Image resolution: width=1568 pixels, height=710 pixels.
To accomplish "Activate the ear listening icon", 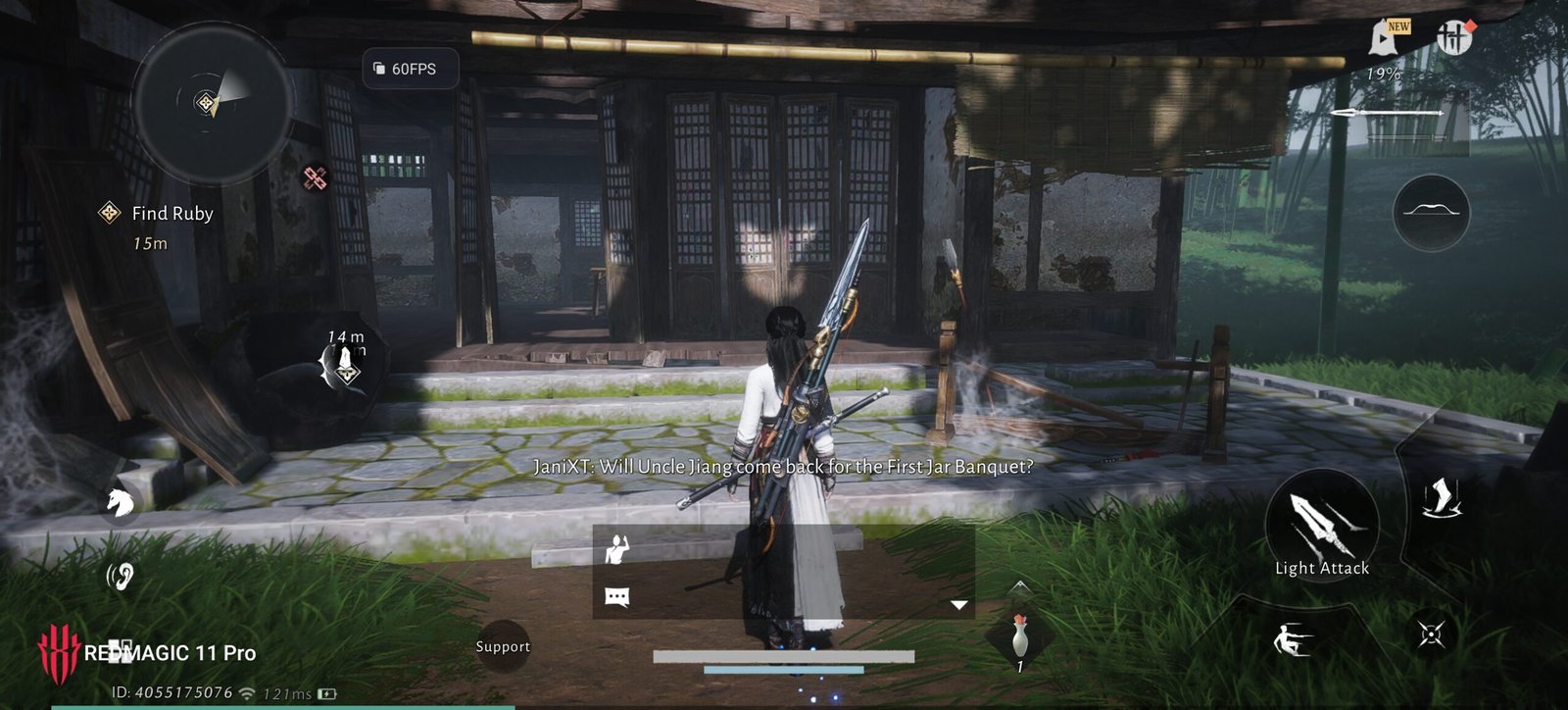I will [x=120, y=577].
